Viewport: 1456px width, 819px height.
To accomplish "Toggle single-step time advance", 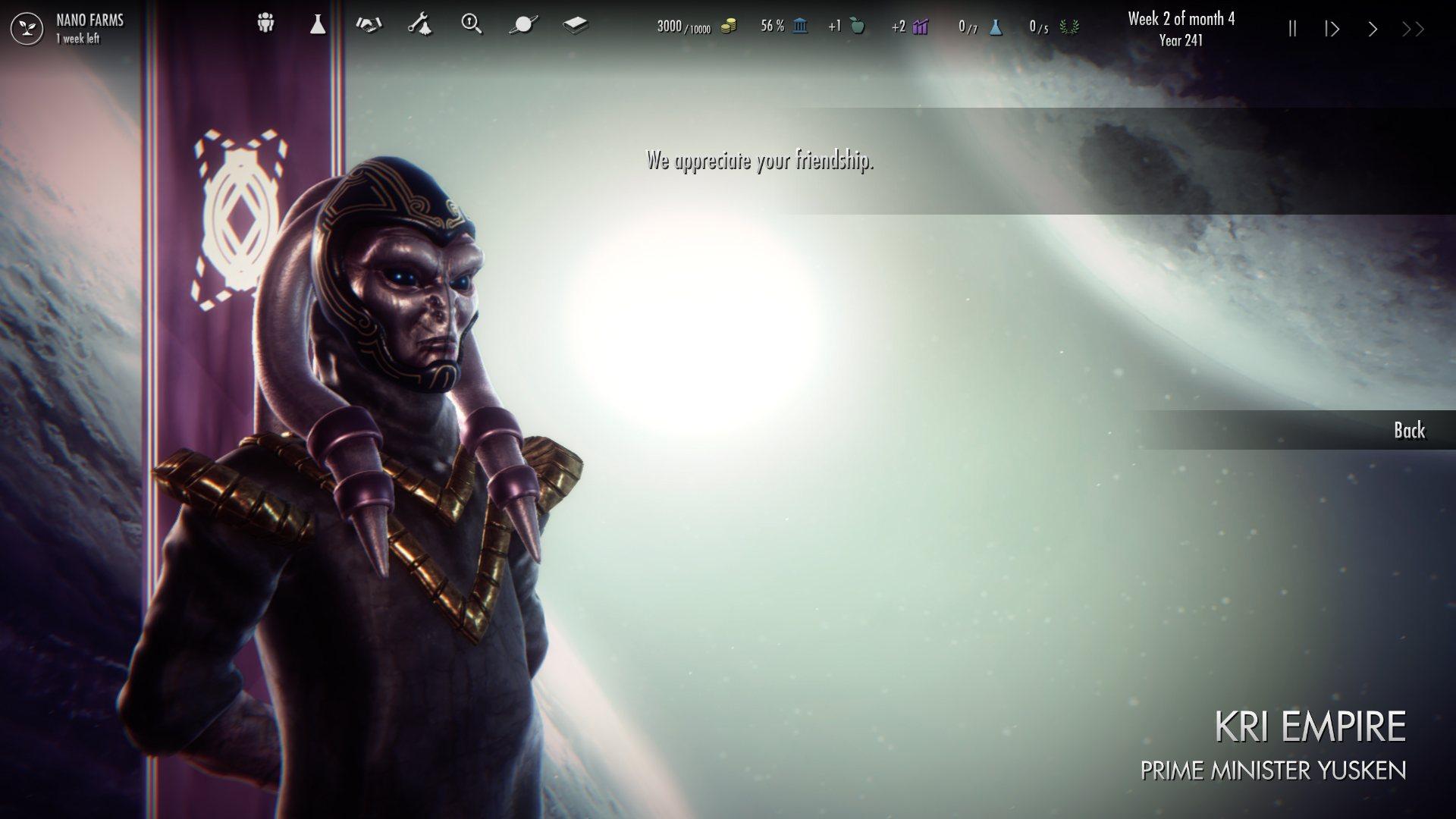I will tap(1331, 29).
